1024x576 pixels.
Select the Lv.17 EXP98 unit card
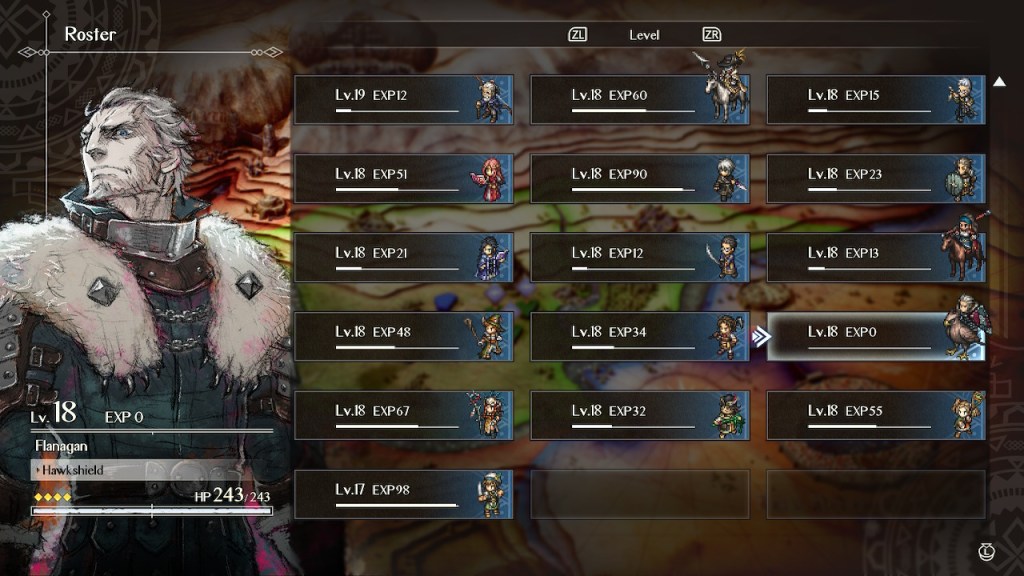pos(403,495)
